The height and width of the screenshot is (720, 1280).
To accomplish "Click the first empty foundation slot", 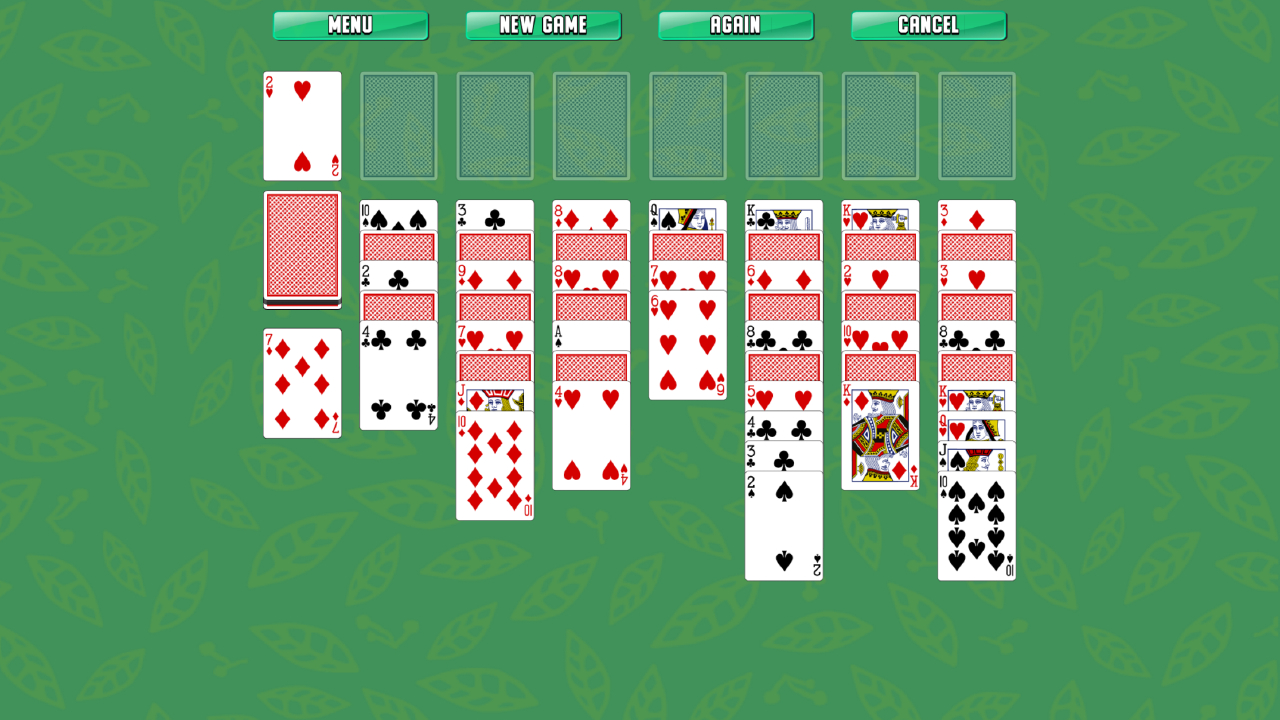I will tap(398, 125).
